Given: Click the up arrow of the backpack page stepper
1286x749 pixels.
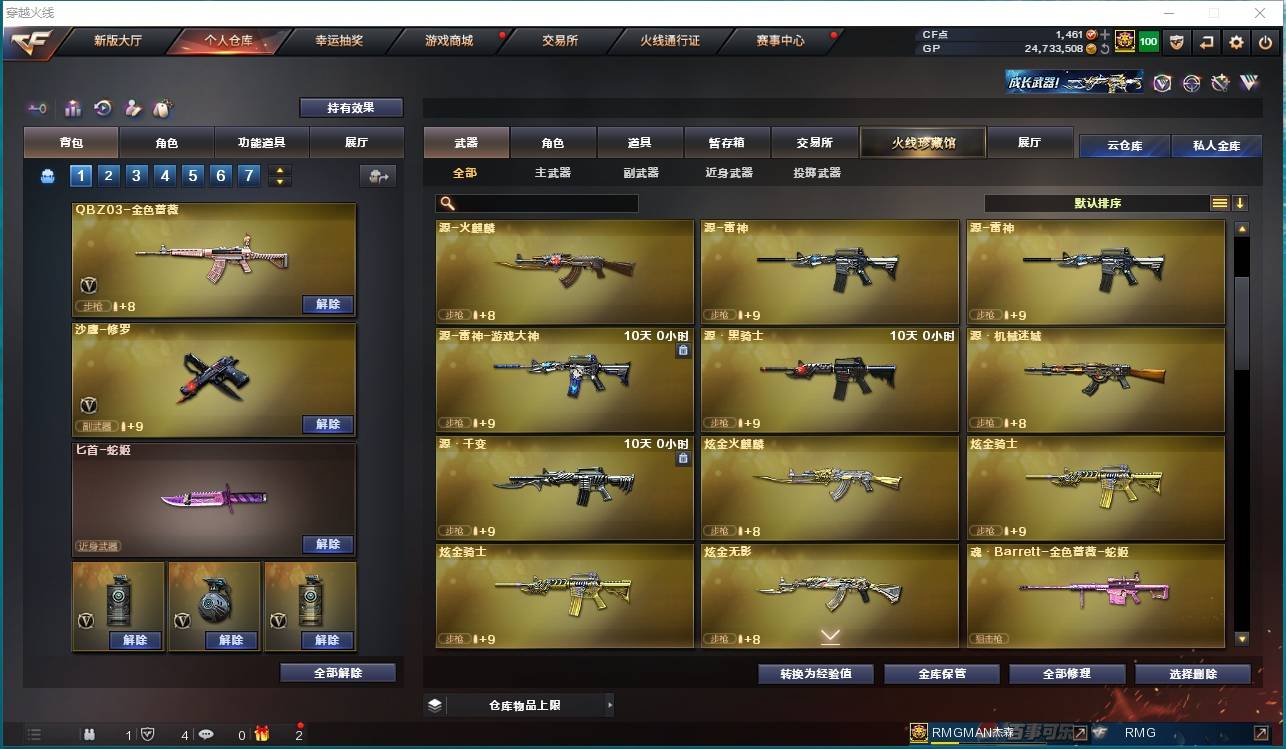Looking at the screenshot, I should 279,170.
